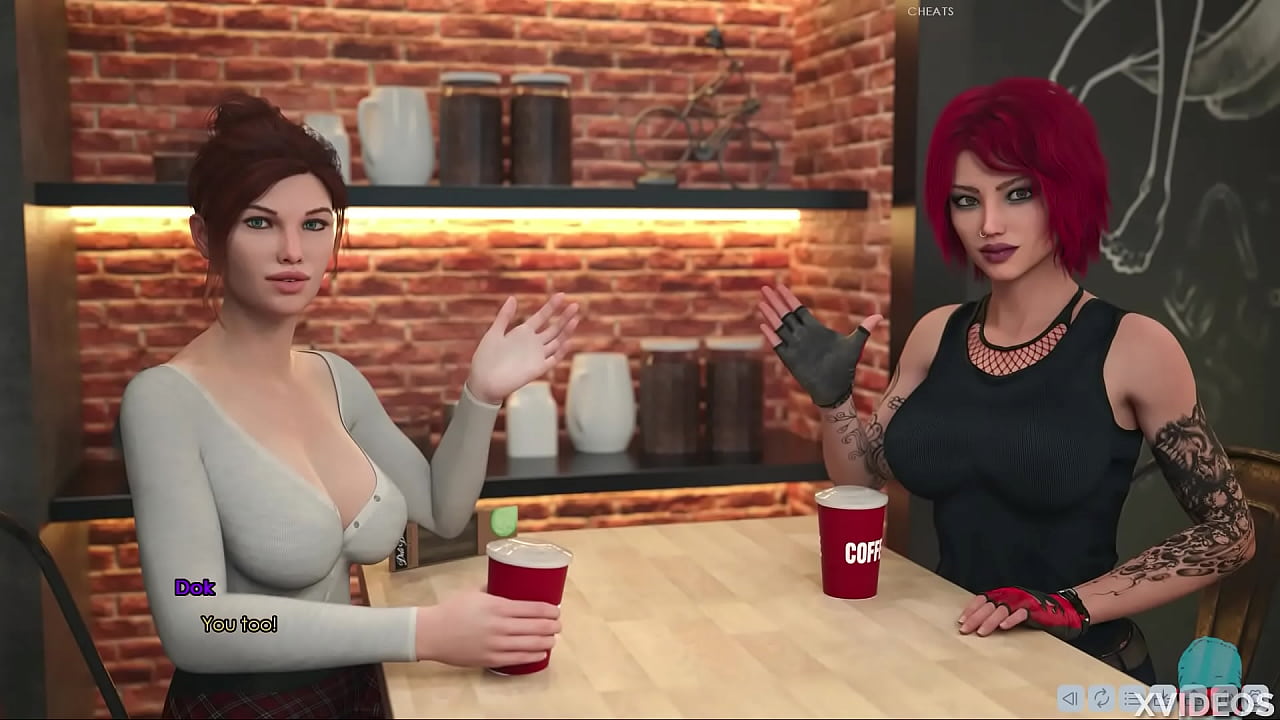Rewind dialogue with the back arrow icon

[1068, 700]
